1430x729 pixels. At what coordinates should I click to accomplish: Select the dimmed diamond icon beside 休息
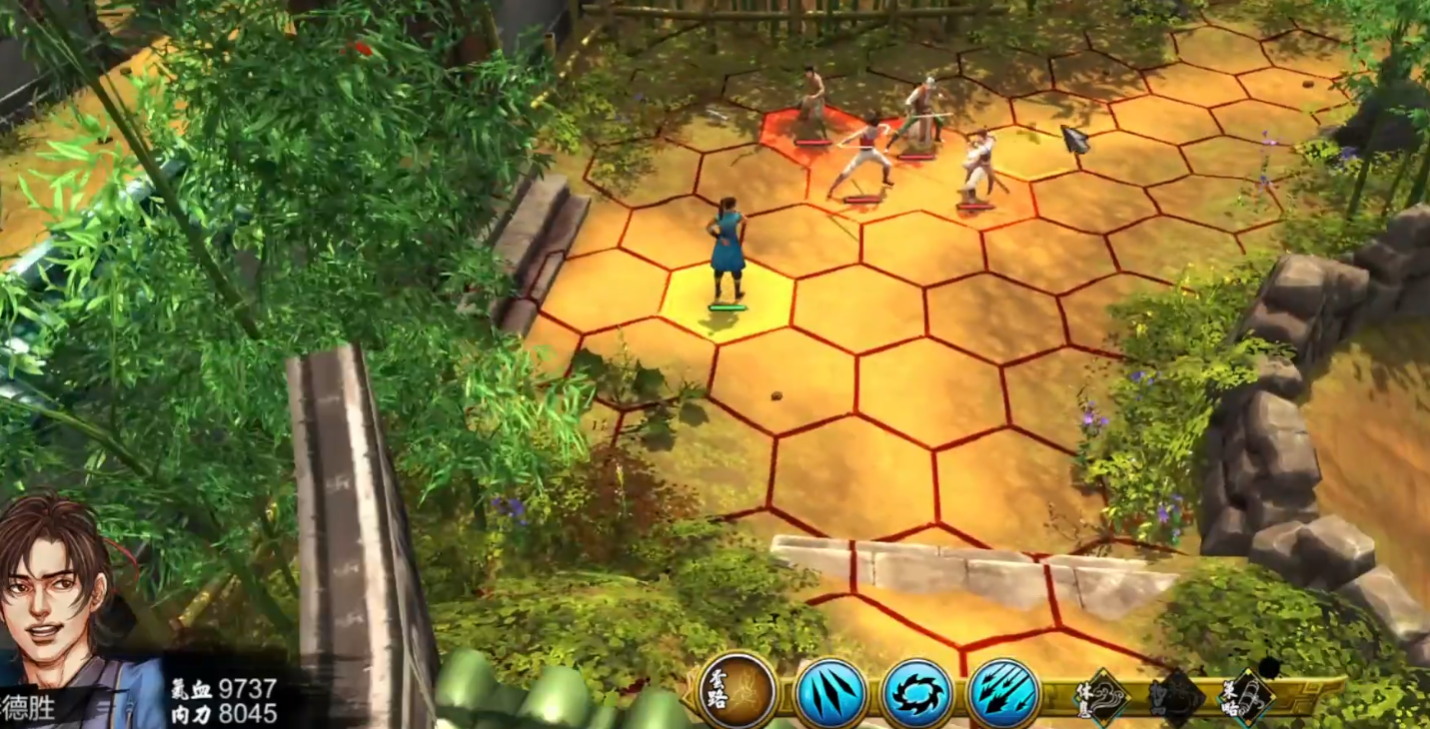pos(1176,696)
